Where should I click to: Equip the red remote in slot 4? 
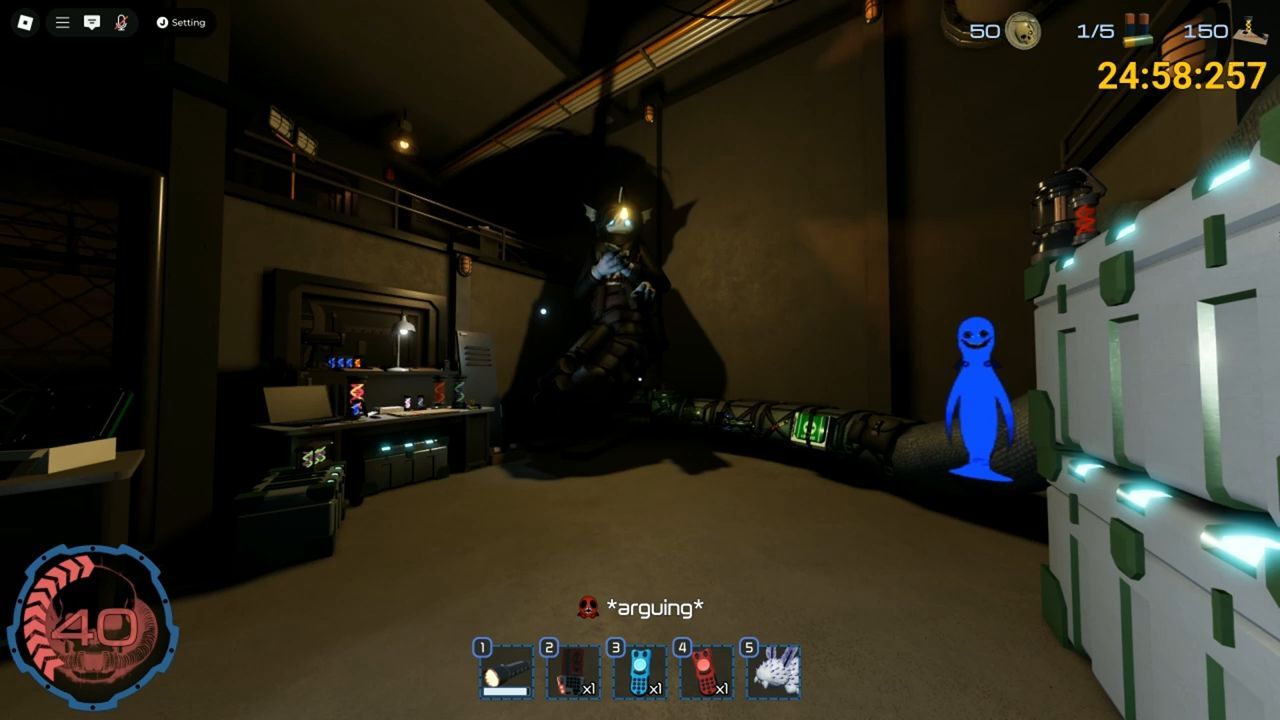coord(706,672)
